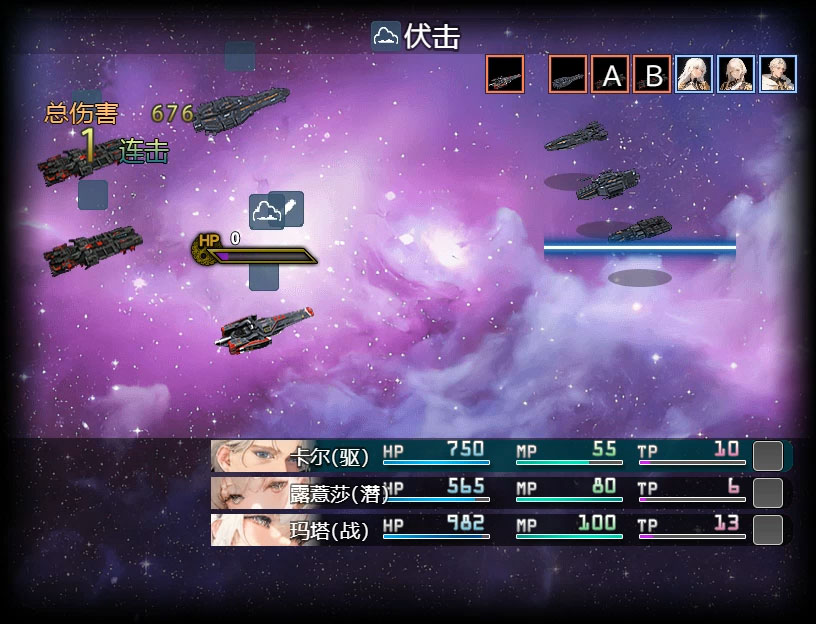
Task: Click enemy B turn order icon
Action: tap(652, 74)
